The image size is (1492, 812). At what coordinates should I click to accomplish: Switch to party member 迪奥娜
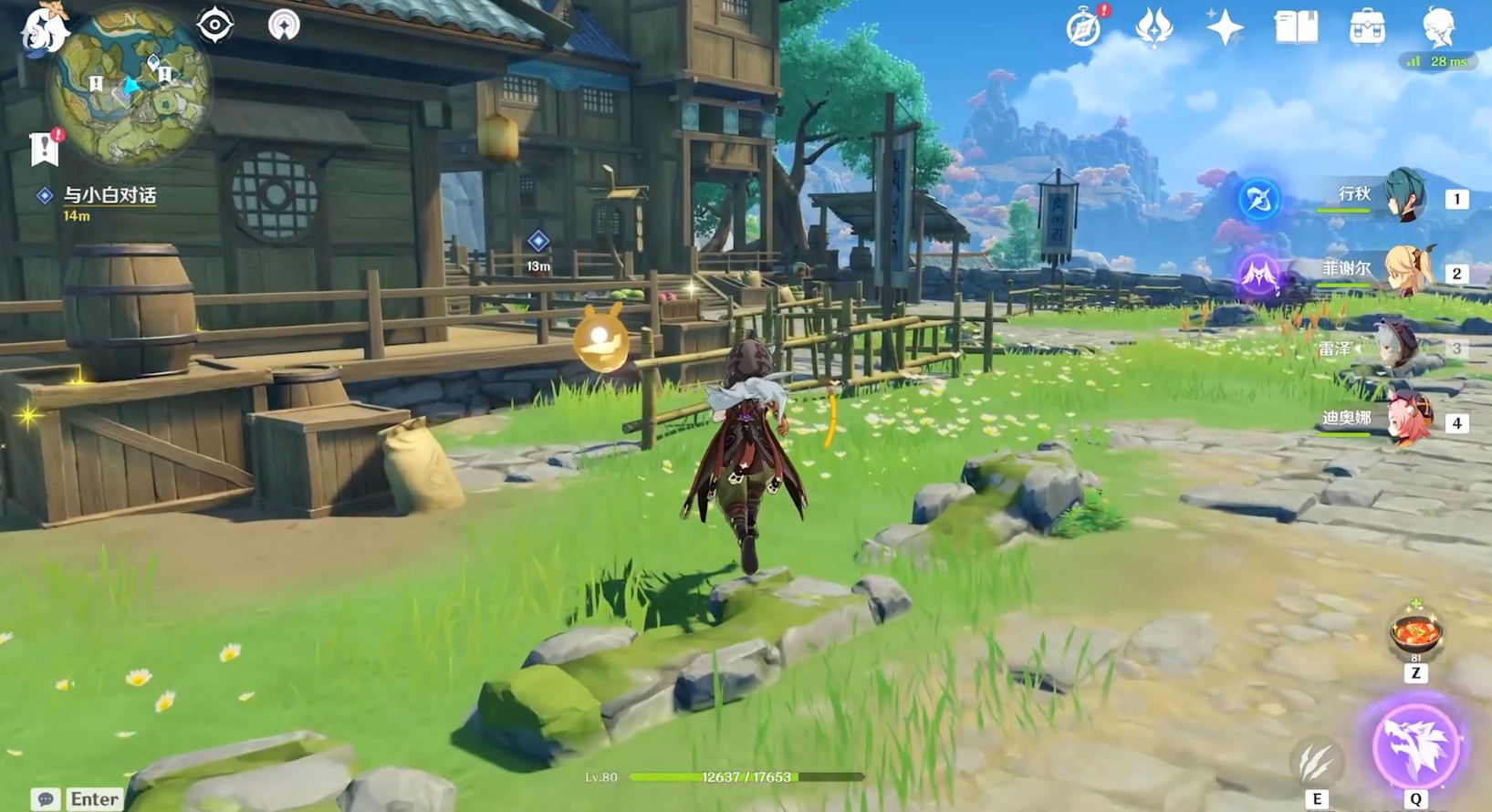1403,422
